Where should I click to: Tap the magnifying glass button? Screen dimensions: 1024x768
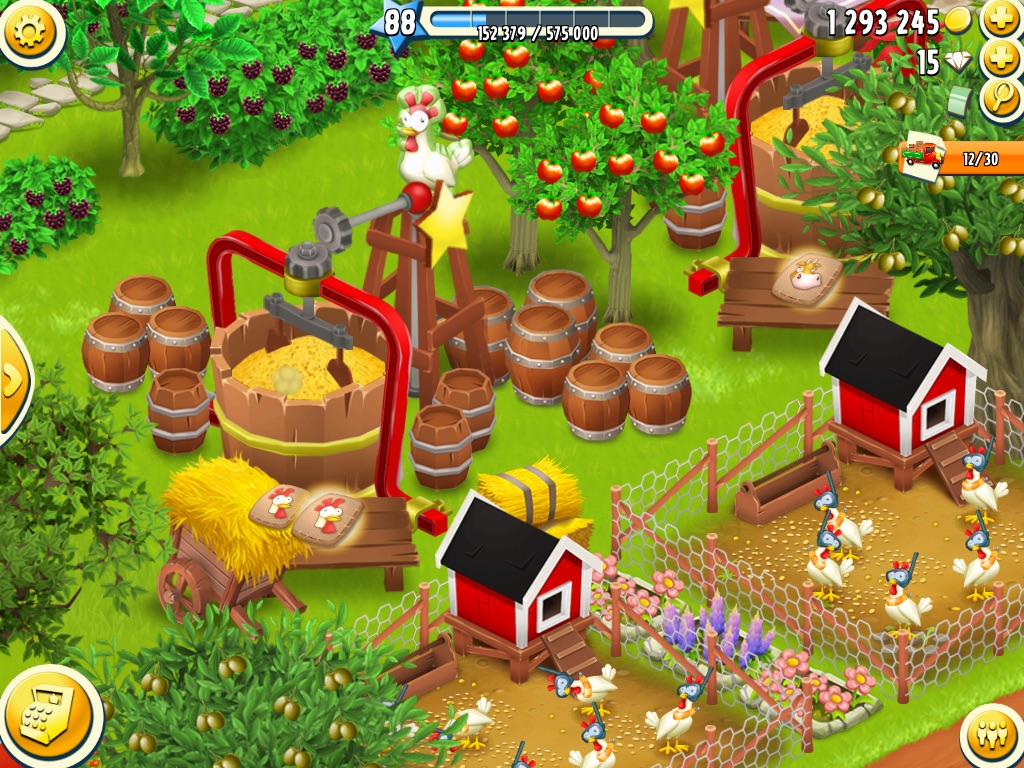(x=1000, y=100)
